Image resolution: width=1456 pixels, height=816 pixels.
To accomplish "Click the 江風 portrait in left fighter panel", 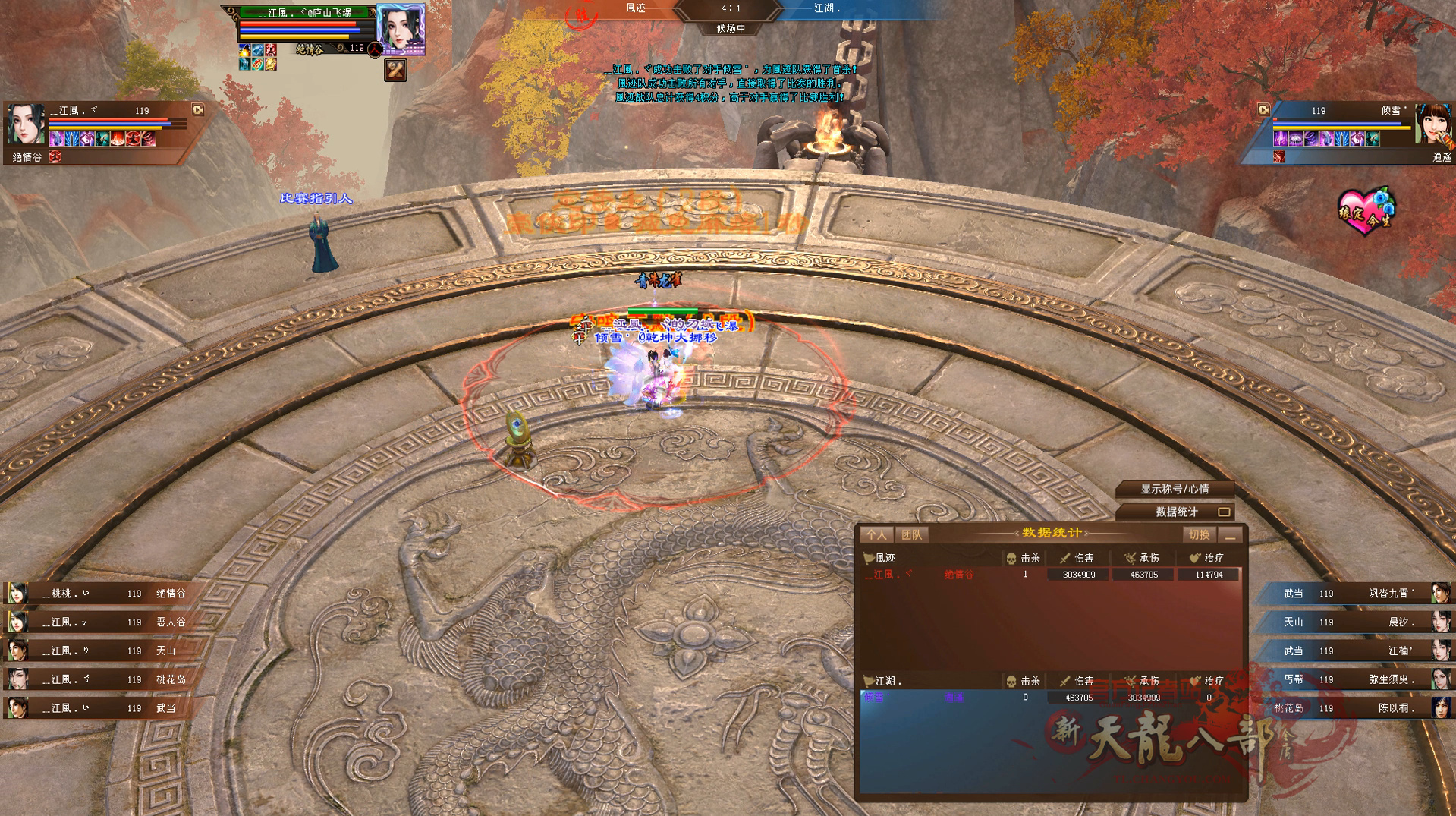I will point(26,124).
